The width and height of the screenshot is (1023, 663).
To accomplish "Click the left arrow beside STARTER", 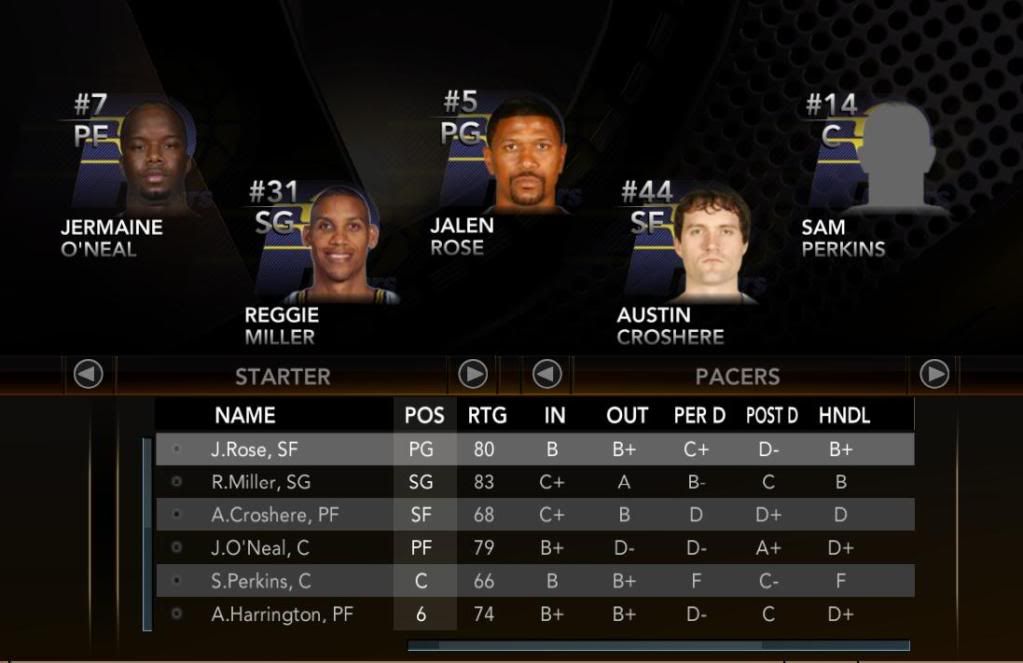I will (89, 375).
